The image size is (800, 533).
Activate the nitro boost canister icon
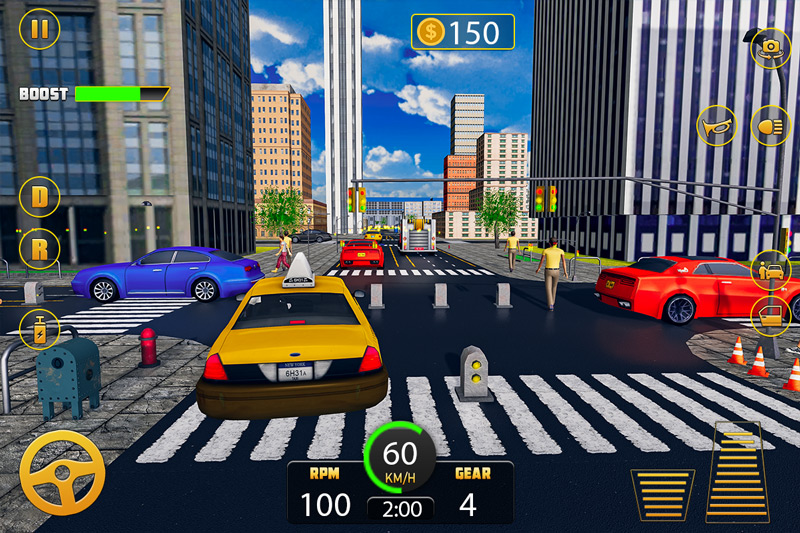[41, 328]
